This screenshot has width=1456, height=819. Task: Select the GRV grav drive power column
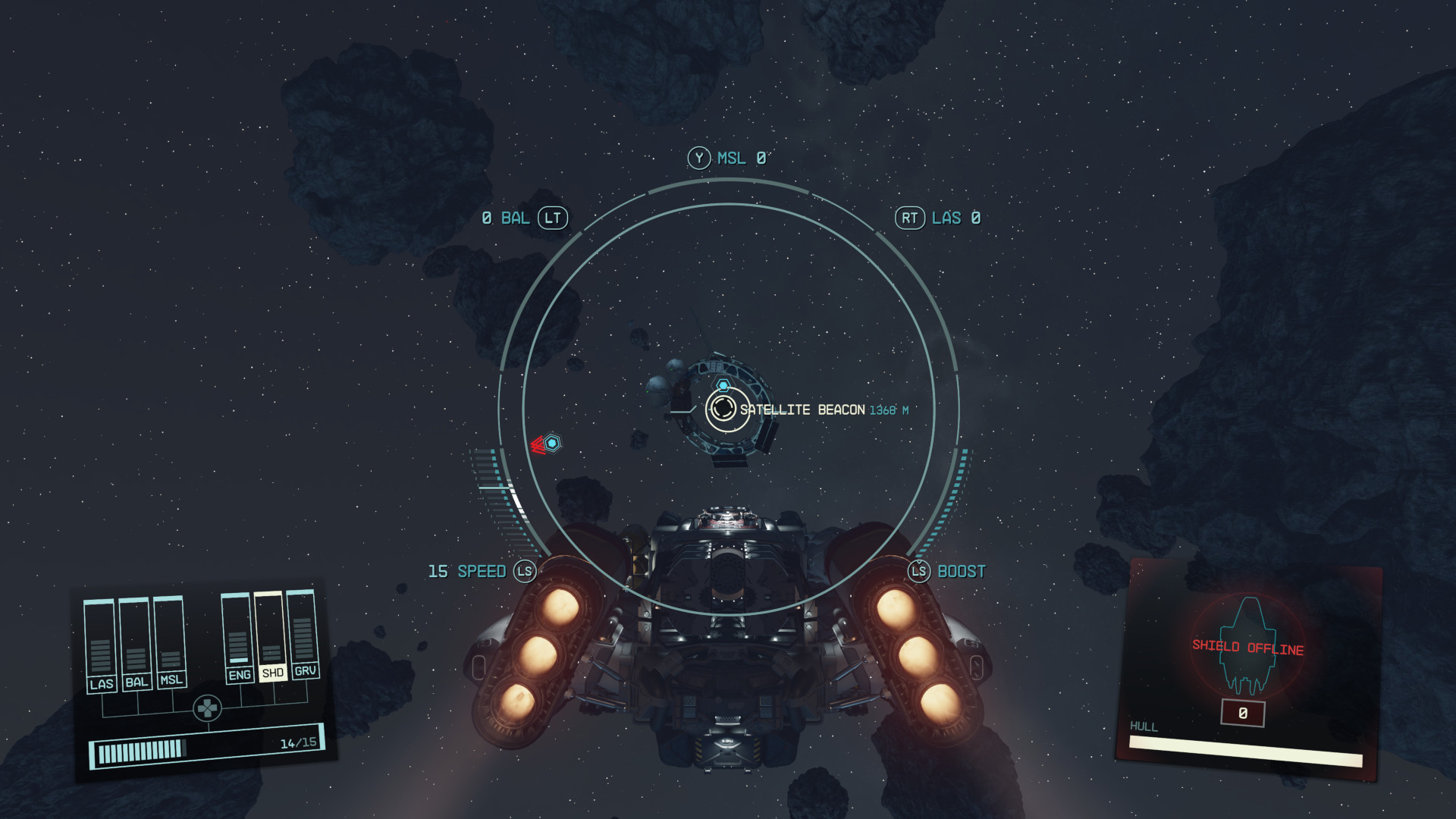303,634
